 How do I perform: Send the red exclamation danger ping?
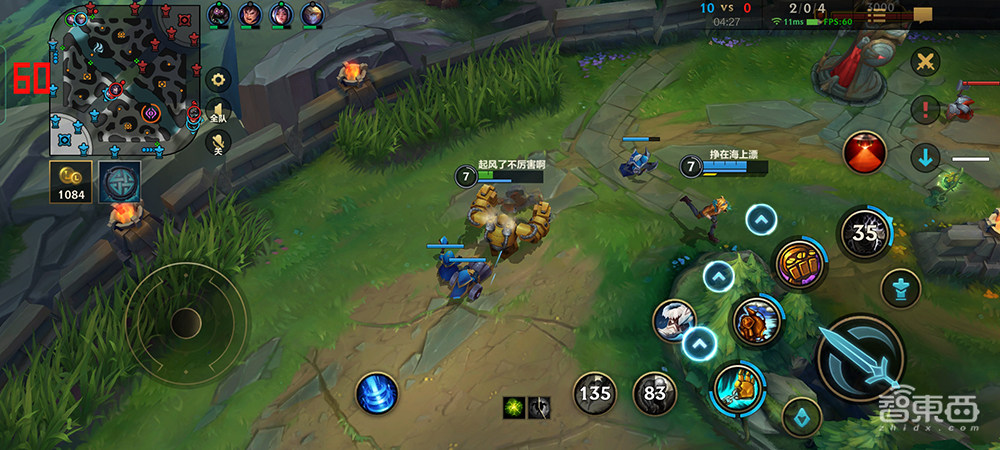[926, 108]
